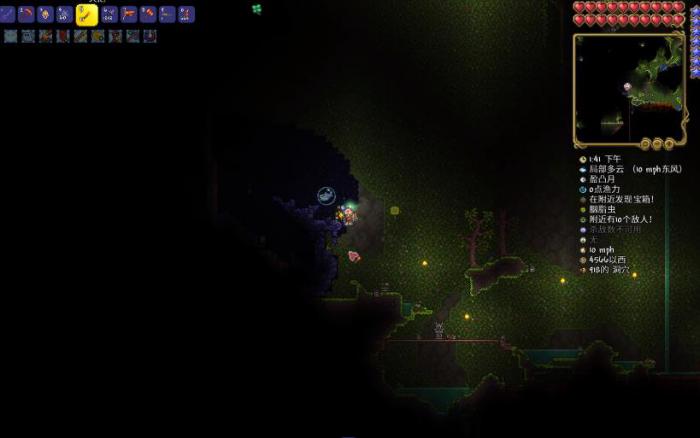Choose the red pickaxe in hotbar slot 2
Image resolution: width=700 pixels, height=438 pixels.
coord(27,14)
